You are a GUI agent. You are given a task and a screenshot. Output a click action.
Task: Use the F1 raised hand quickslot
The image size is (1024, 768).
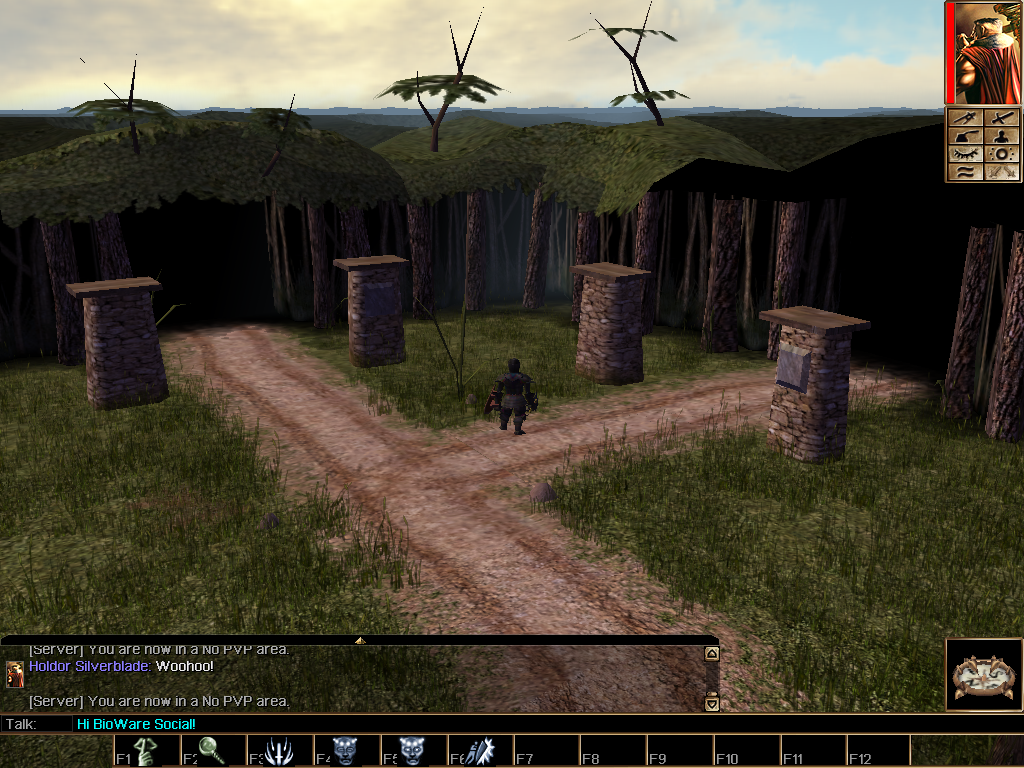point(147,751)
